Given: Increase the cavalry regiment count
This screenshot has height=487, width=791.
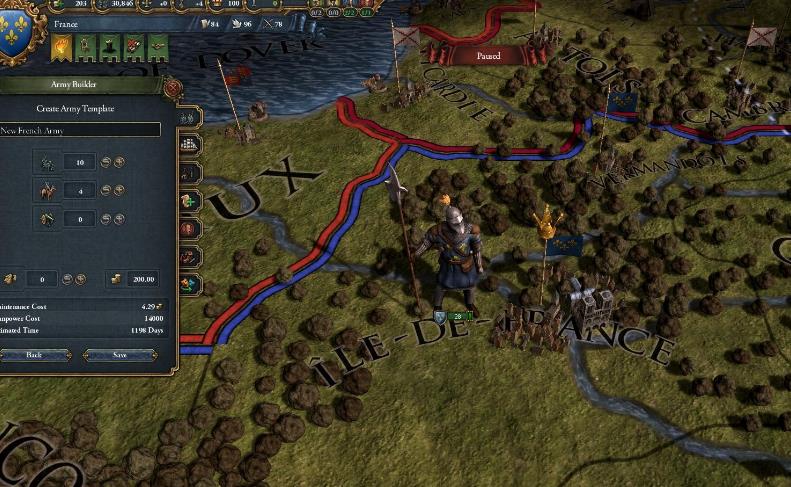Looking at the screenshot, I should (119, 190).
